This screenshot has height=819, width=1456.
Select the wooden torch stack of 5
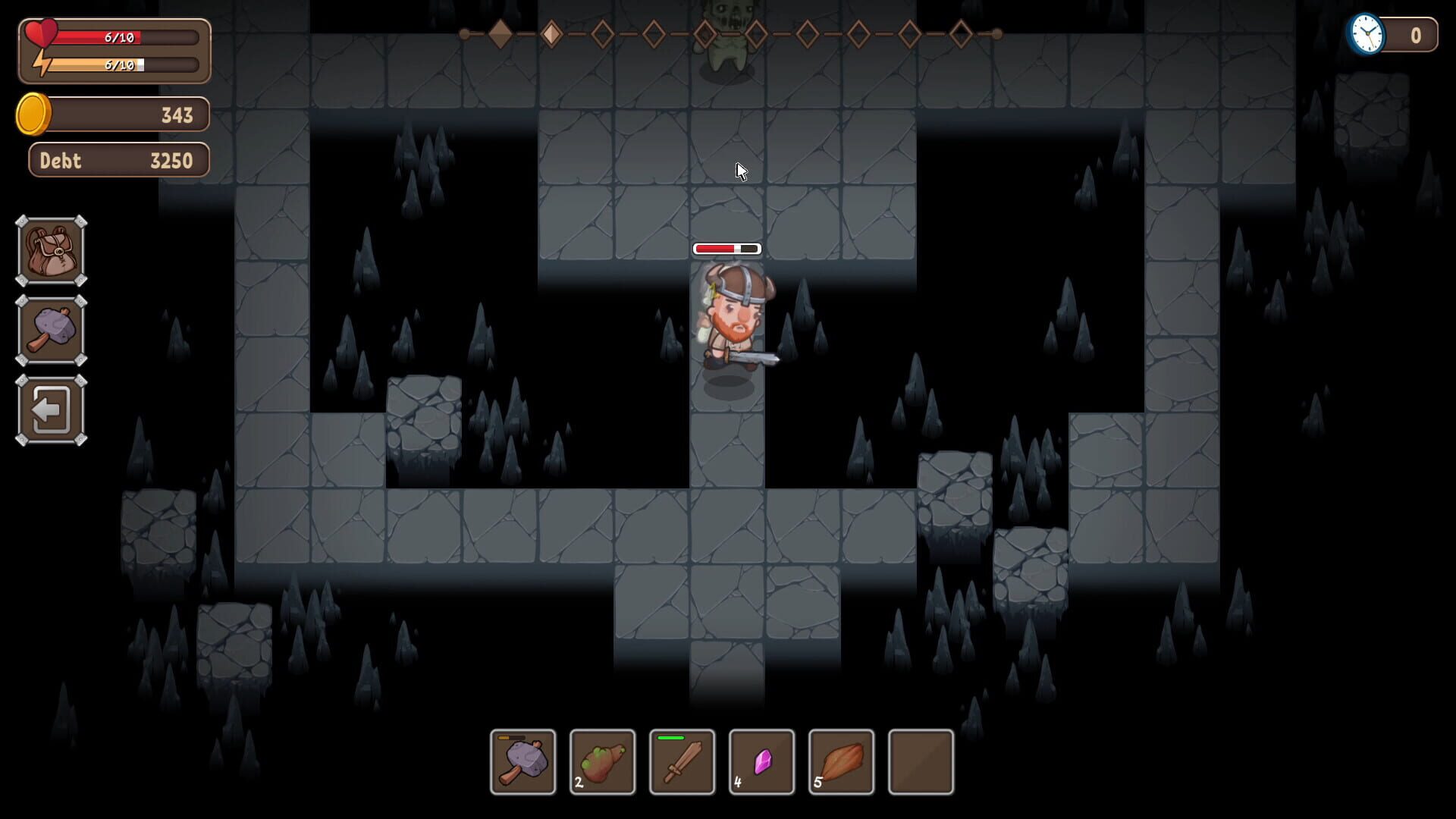[841, 762]
